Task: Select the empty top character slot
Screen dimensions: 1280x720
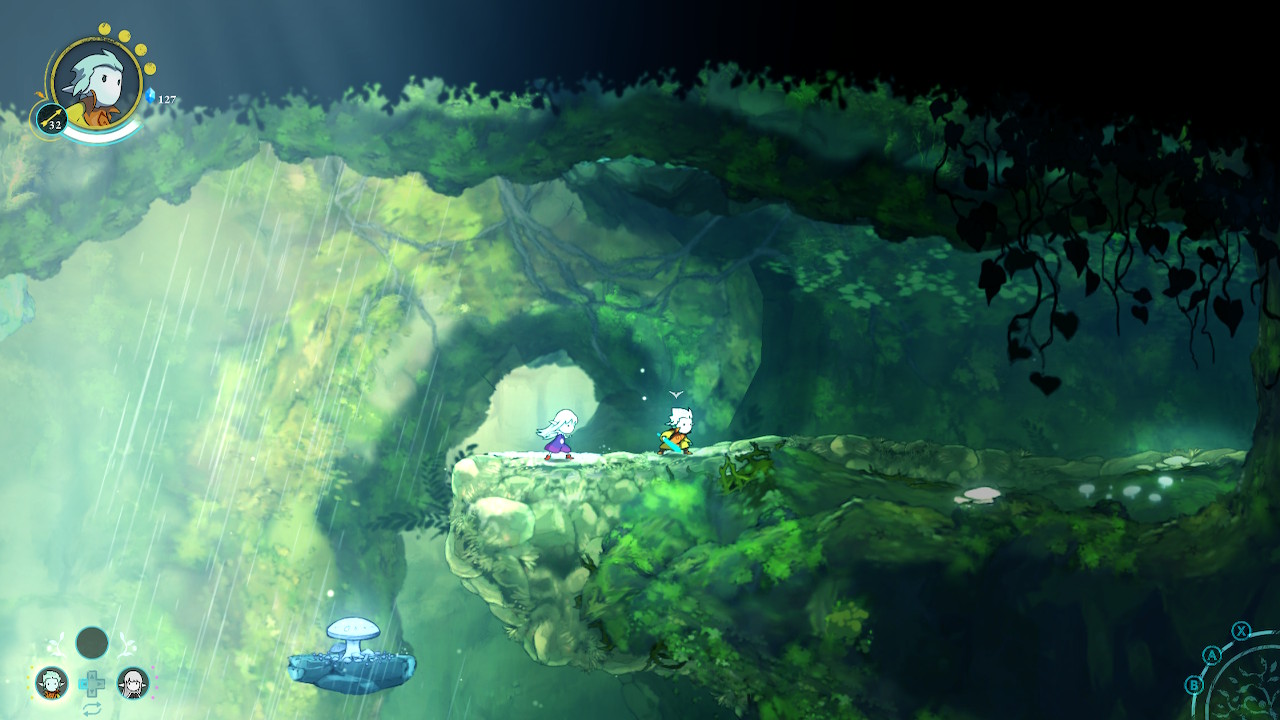Action: coord(92,642)
